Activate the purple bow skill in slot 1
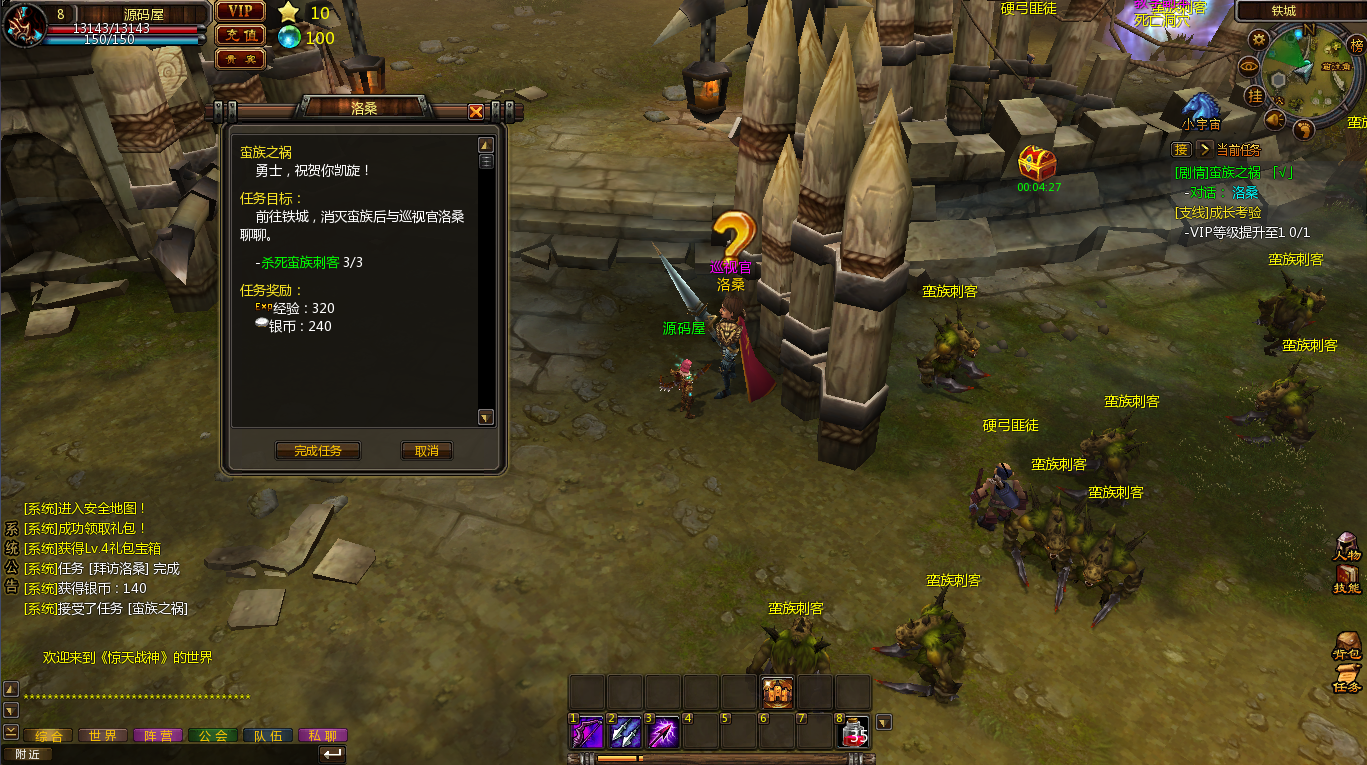 pyautogui.click(x=586, y=733)
